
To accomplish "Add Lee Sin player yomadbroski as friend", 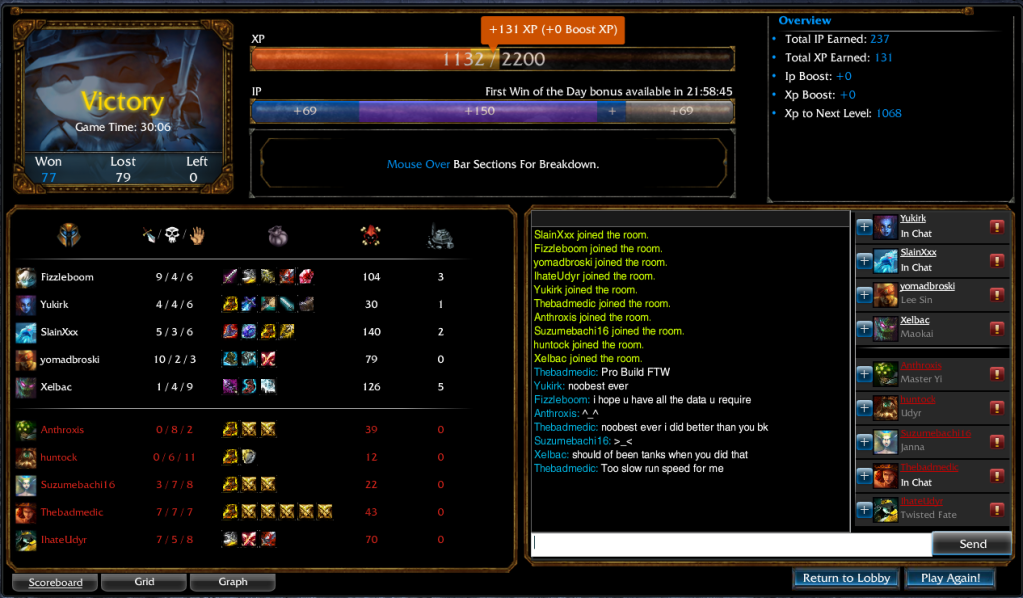I will click(864, 294).
